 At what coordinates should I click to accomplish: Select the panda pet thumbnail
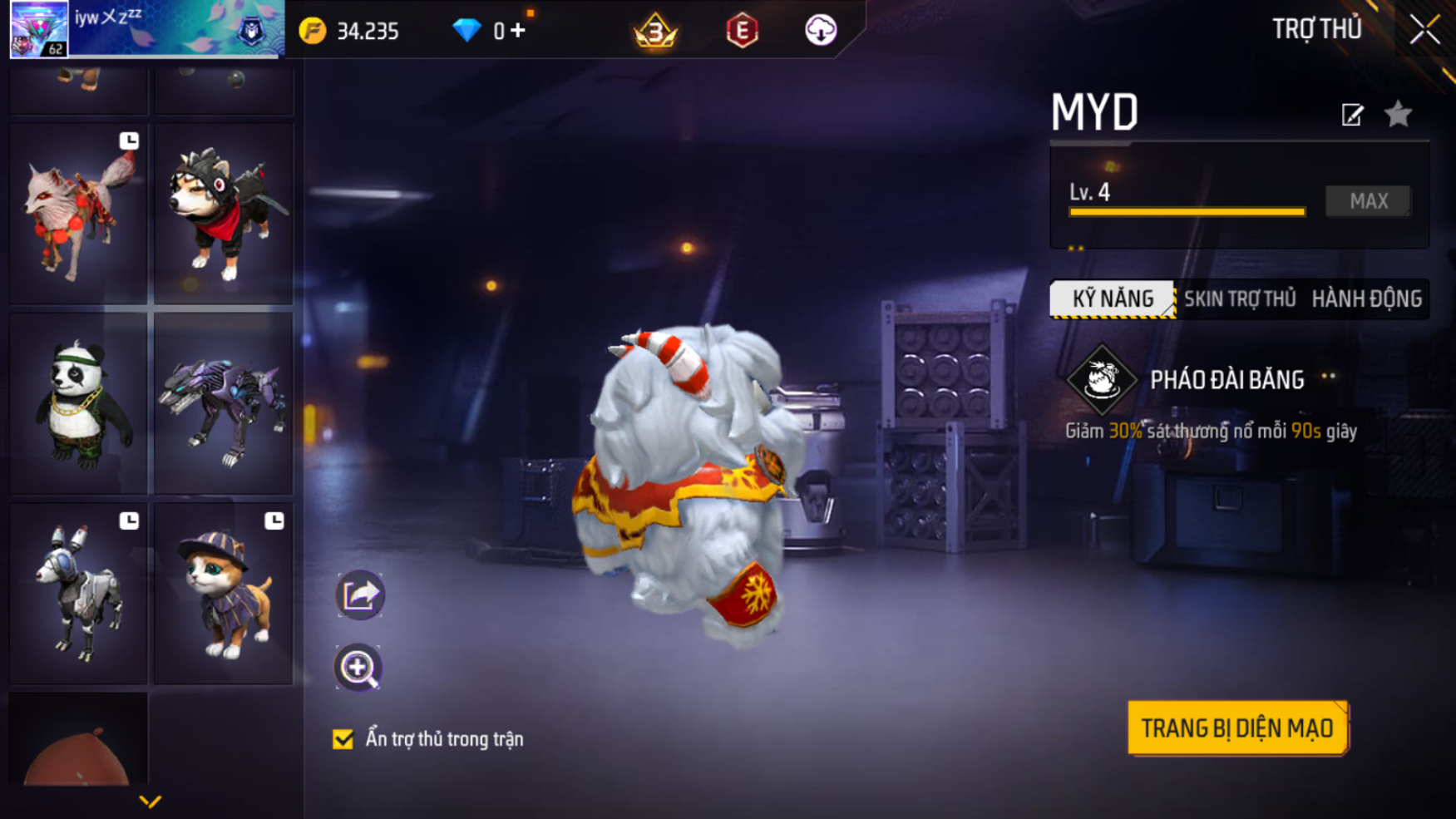point(78,403)
